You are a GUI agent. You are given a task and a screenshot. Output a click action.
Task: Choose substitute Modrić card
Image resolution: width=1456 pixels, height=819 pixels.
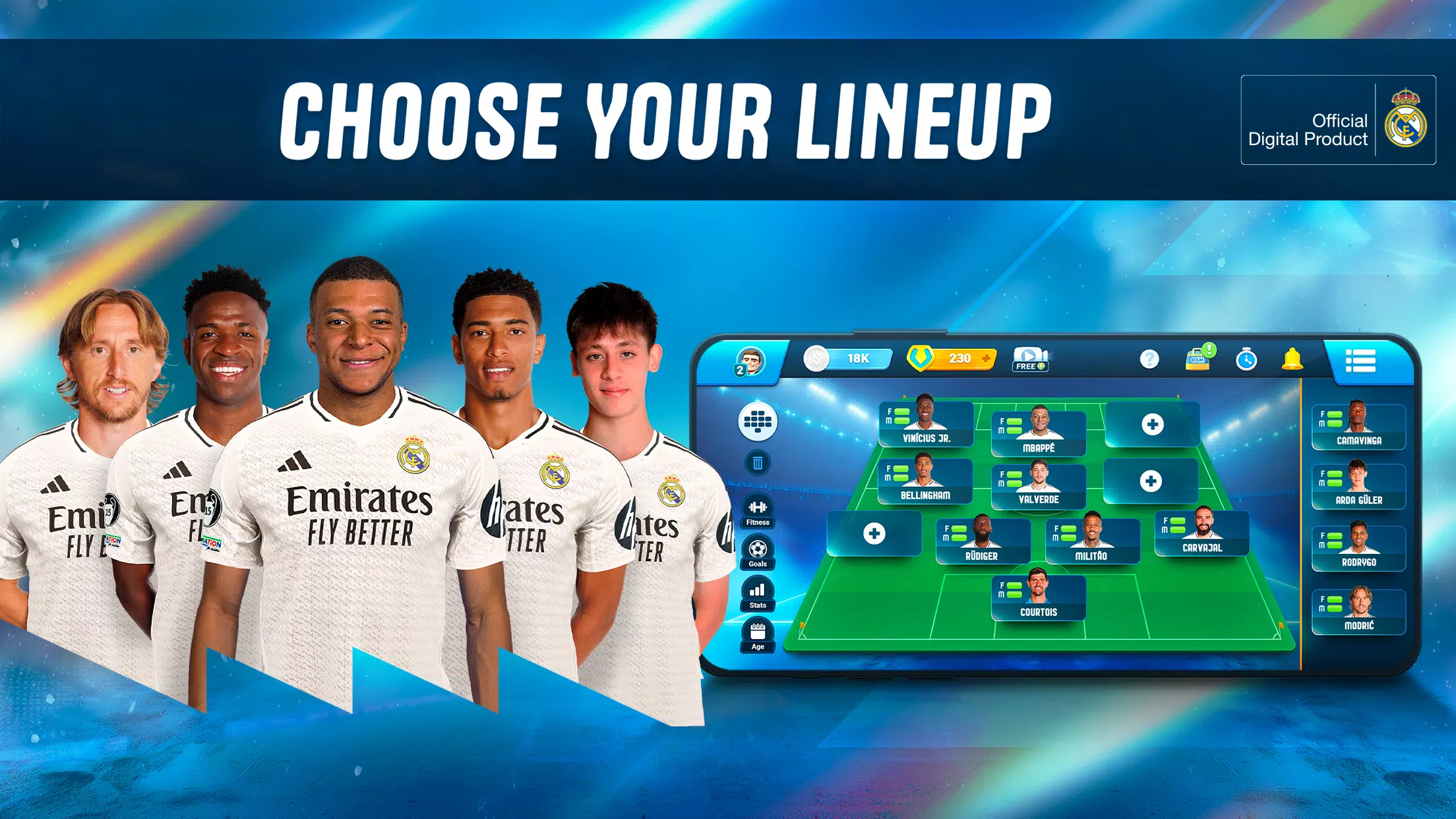click(x=1358, y=611)
